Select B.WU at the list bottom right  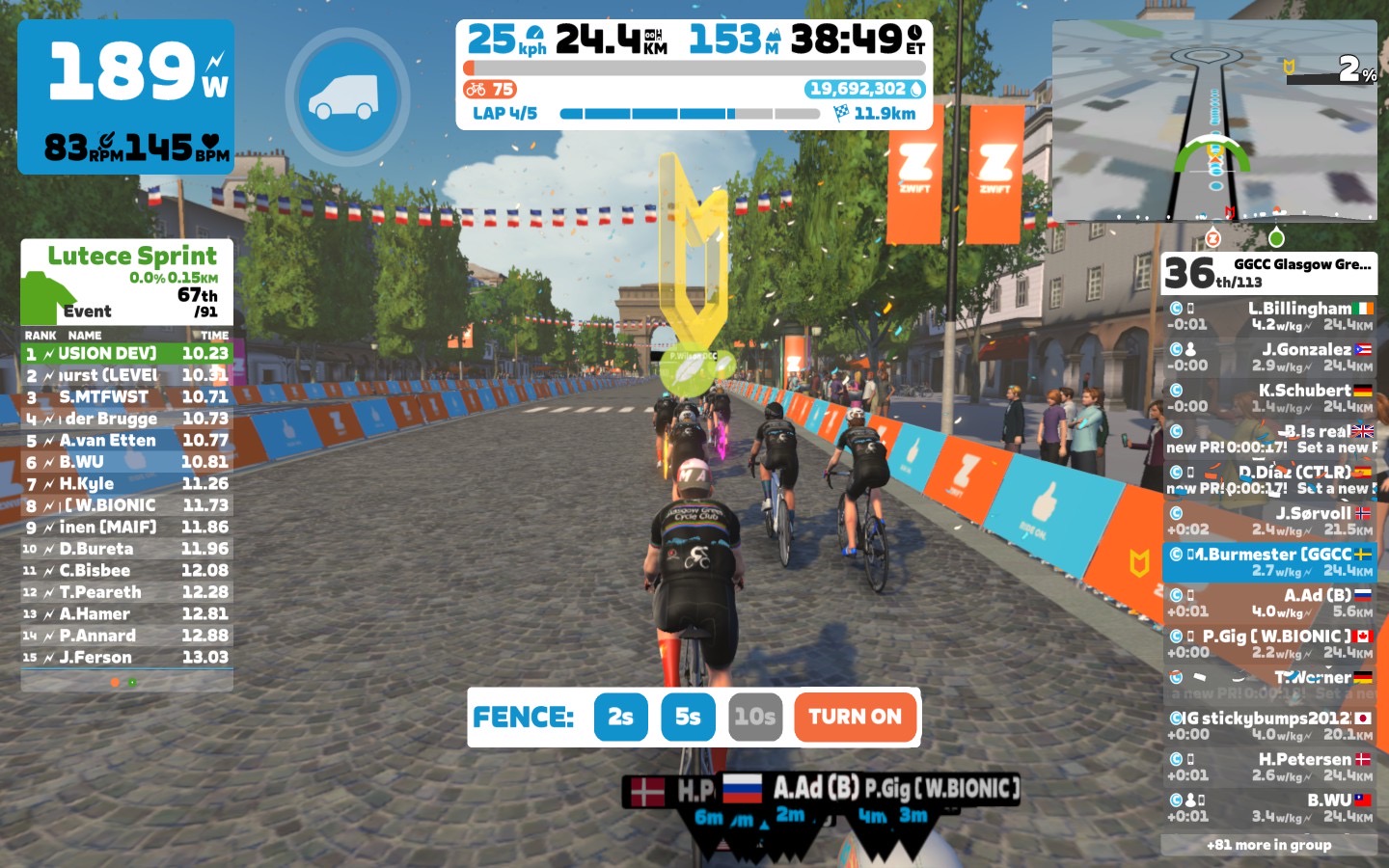tap(1269, 807)
